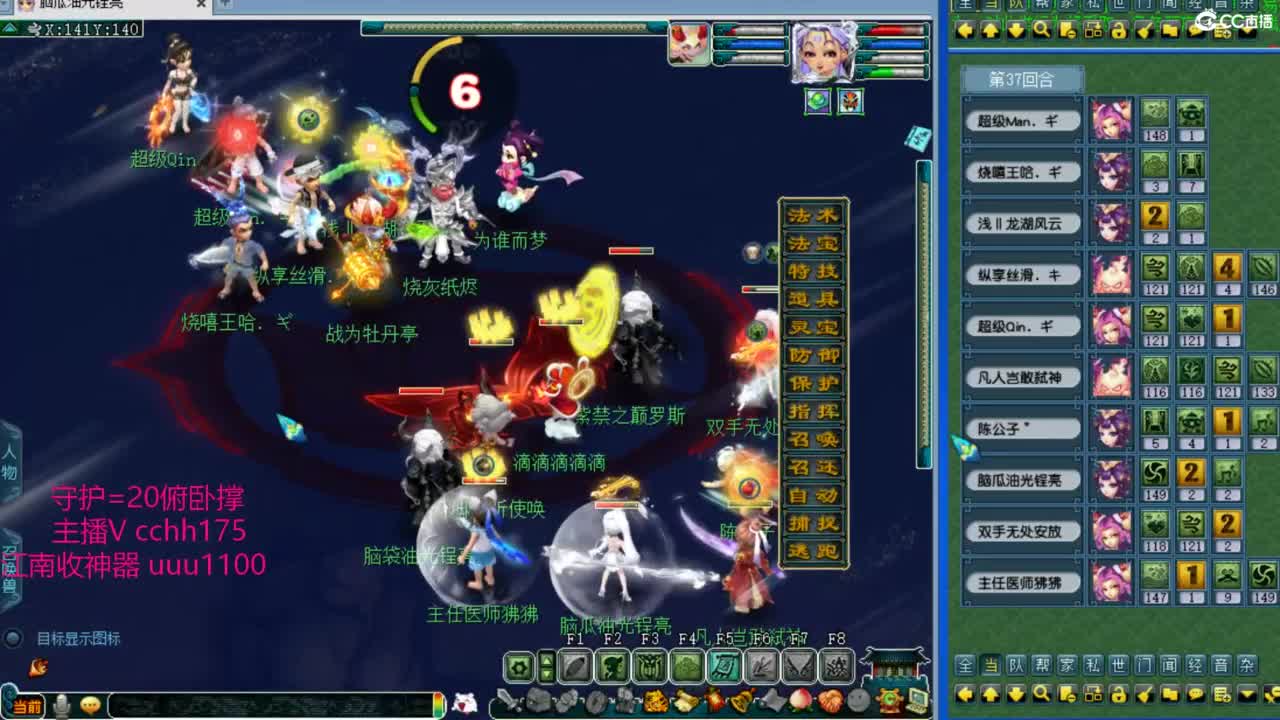Screen dimensions: 1280x720
Task: Select the bell icon on the item bar
Action: pyautogui.click(x=741, y=700)
